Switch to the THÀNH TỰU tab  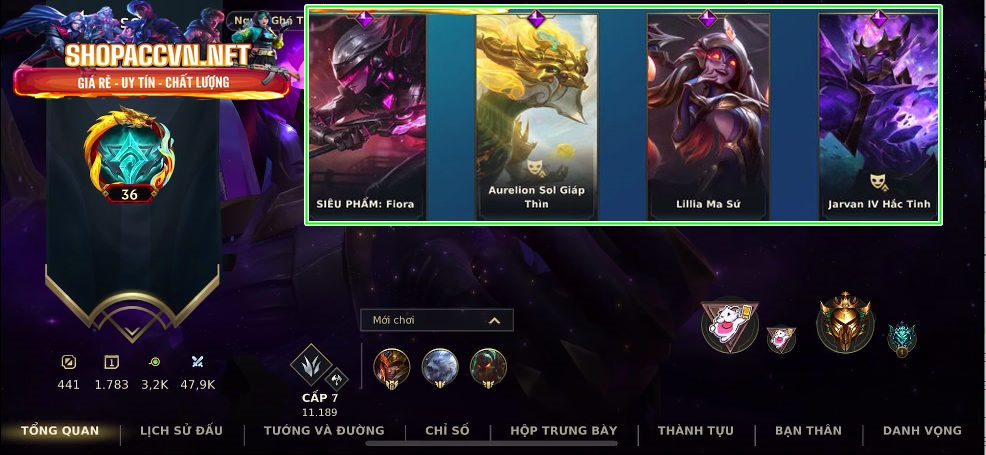pos(695,431)
